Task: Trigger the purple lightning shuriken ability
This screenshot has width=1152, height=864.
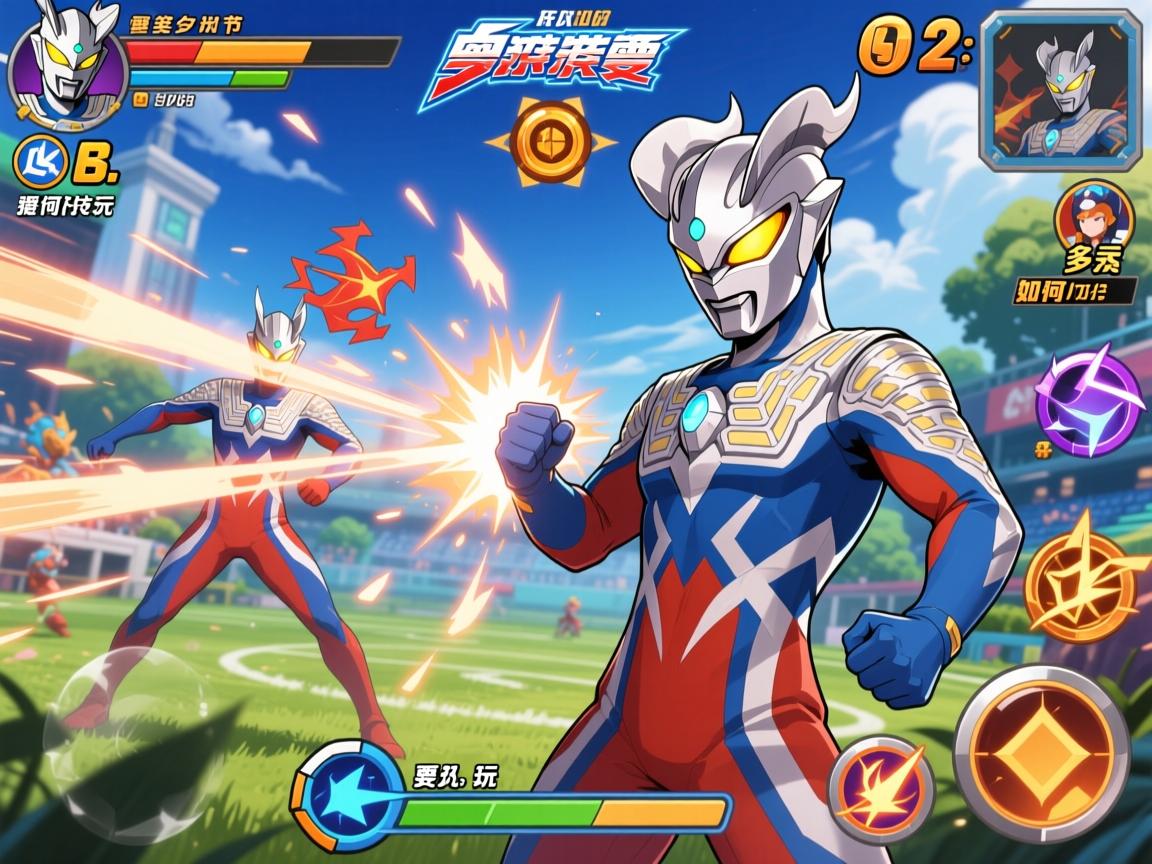Action: coord(1088,400)
